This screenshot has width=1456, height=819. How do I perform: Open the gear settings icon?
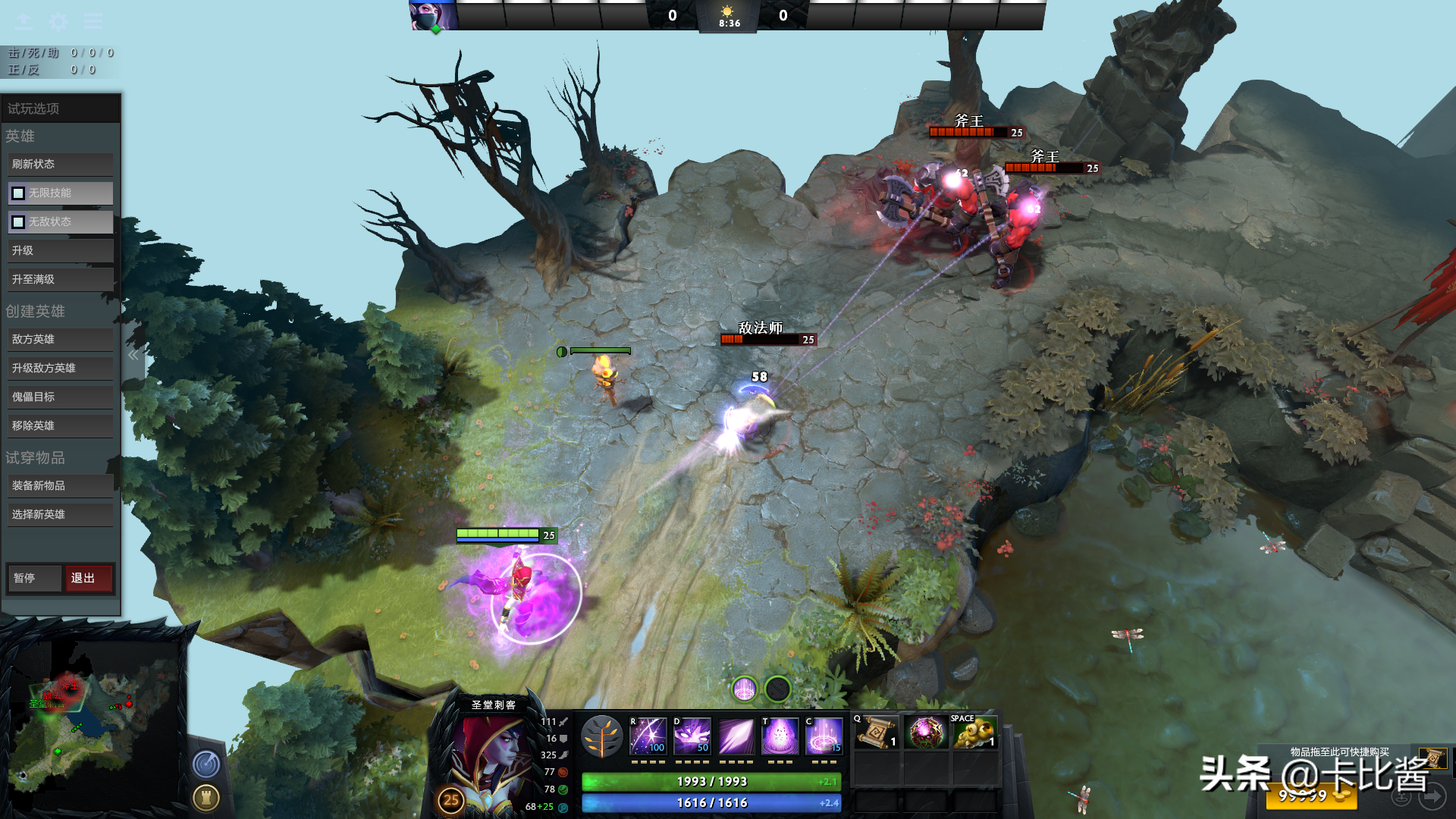click(x=58, y=20)
